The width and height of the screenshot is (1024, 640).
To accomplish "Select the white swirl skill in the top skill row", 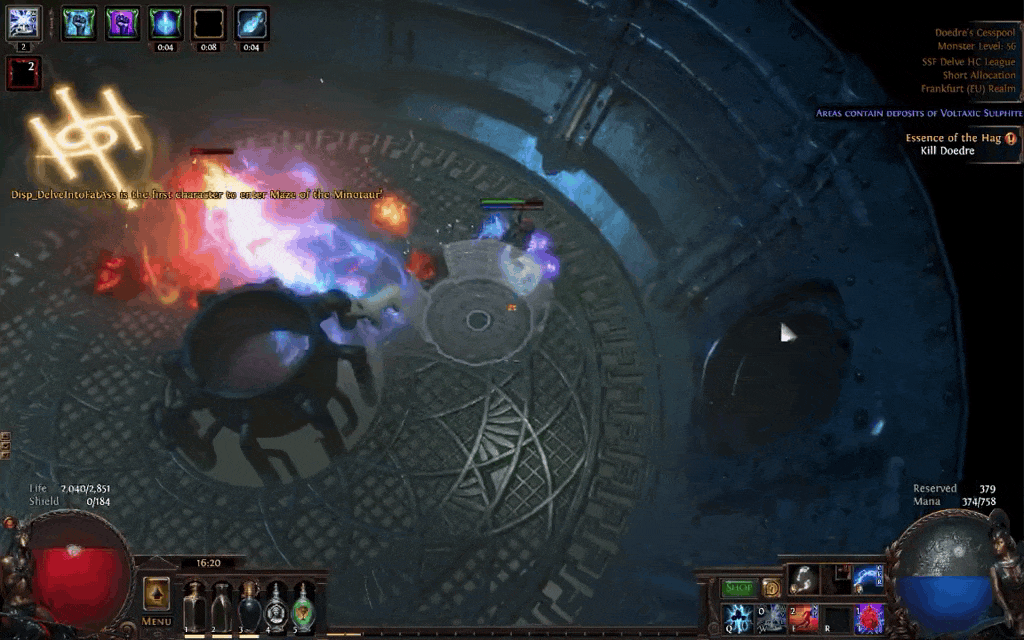I will pos(803,579).
